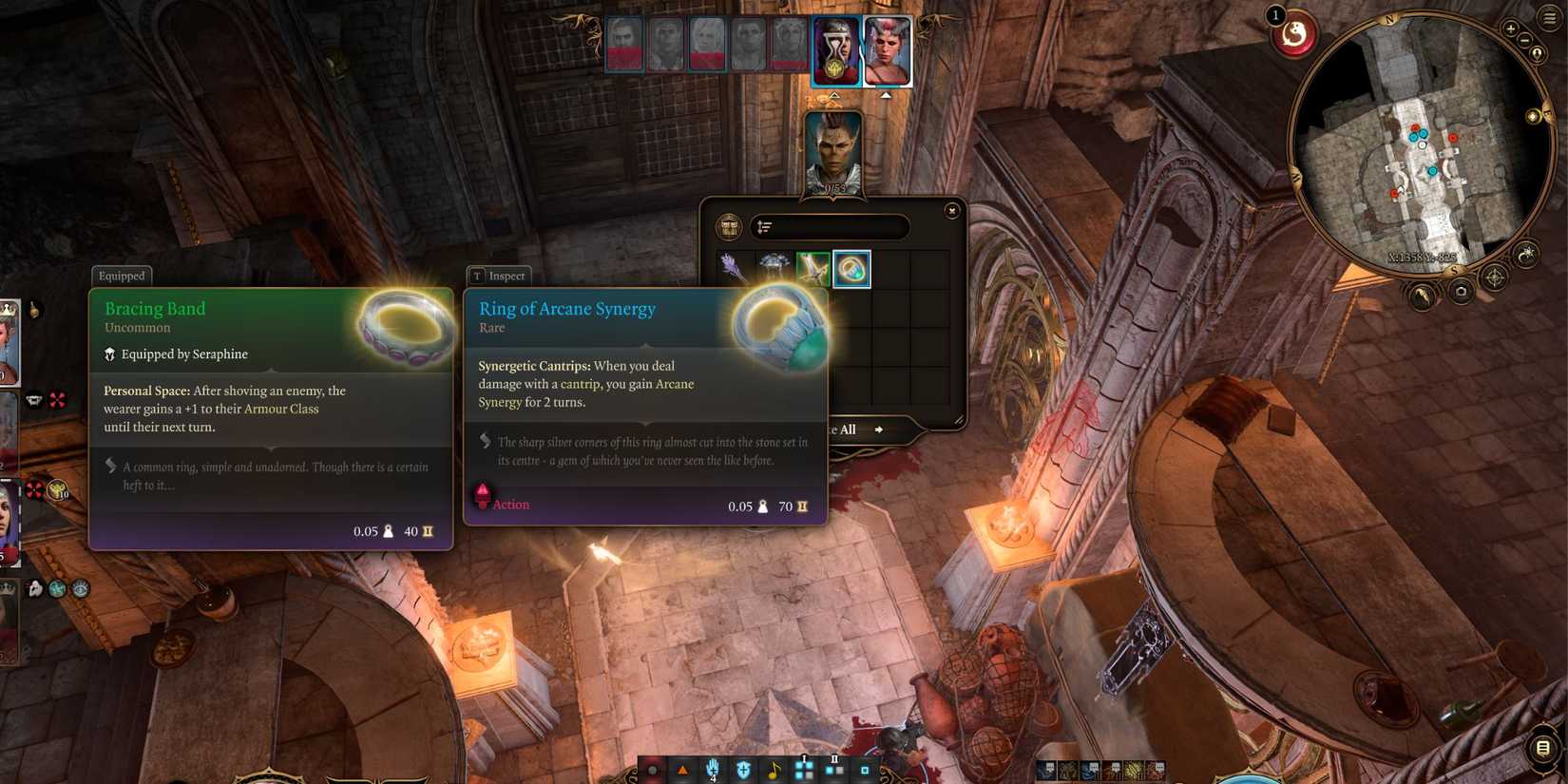Image resolution: width=1568 pixels, height=784 pixels.
Task: Select the Ring of Arcane Synergy slot
Action: click(x=851, y=270)
